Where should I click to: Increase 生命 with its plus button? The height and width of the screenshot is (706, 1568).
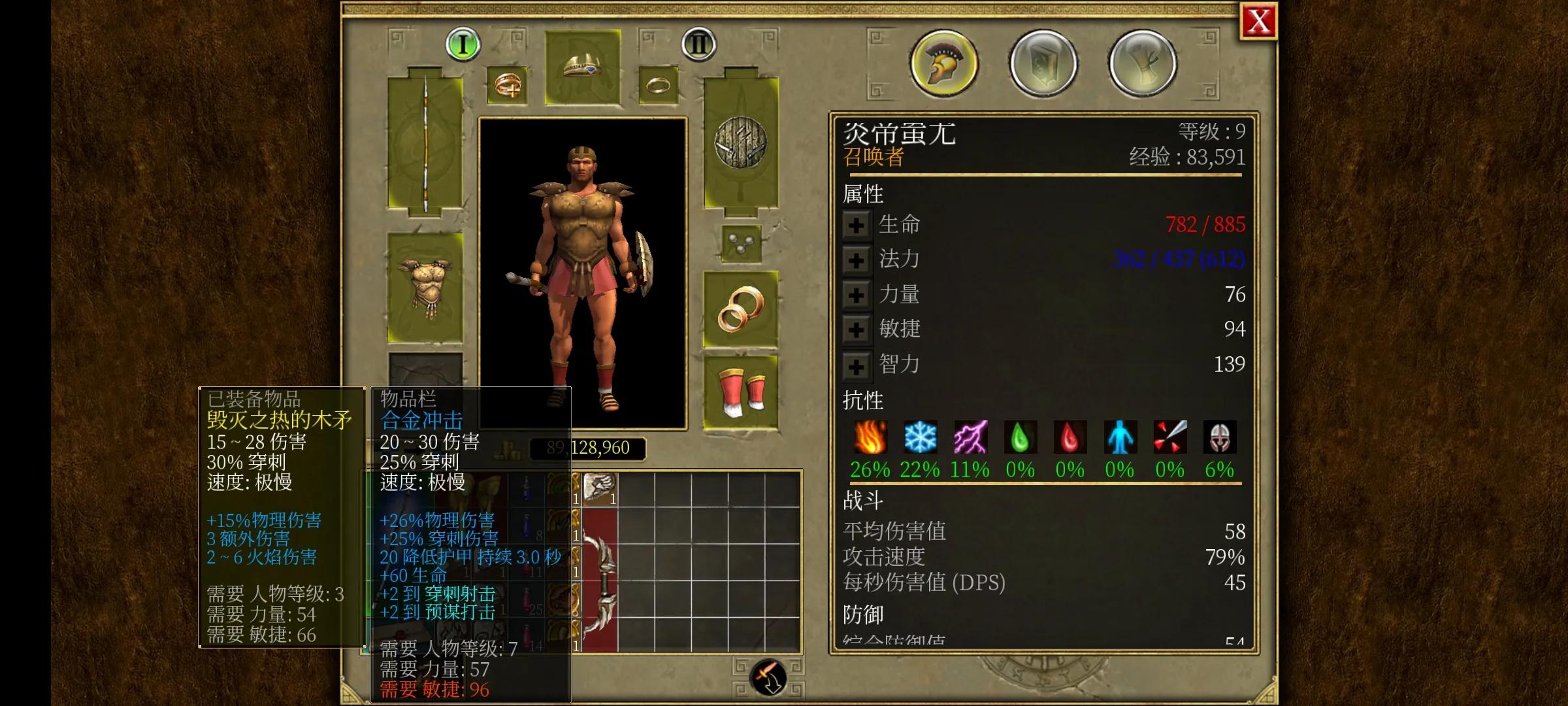pos(856,224)
